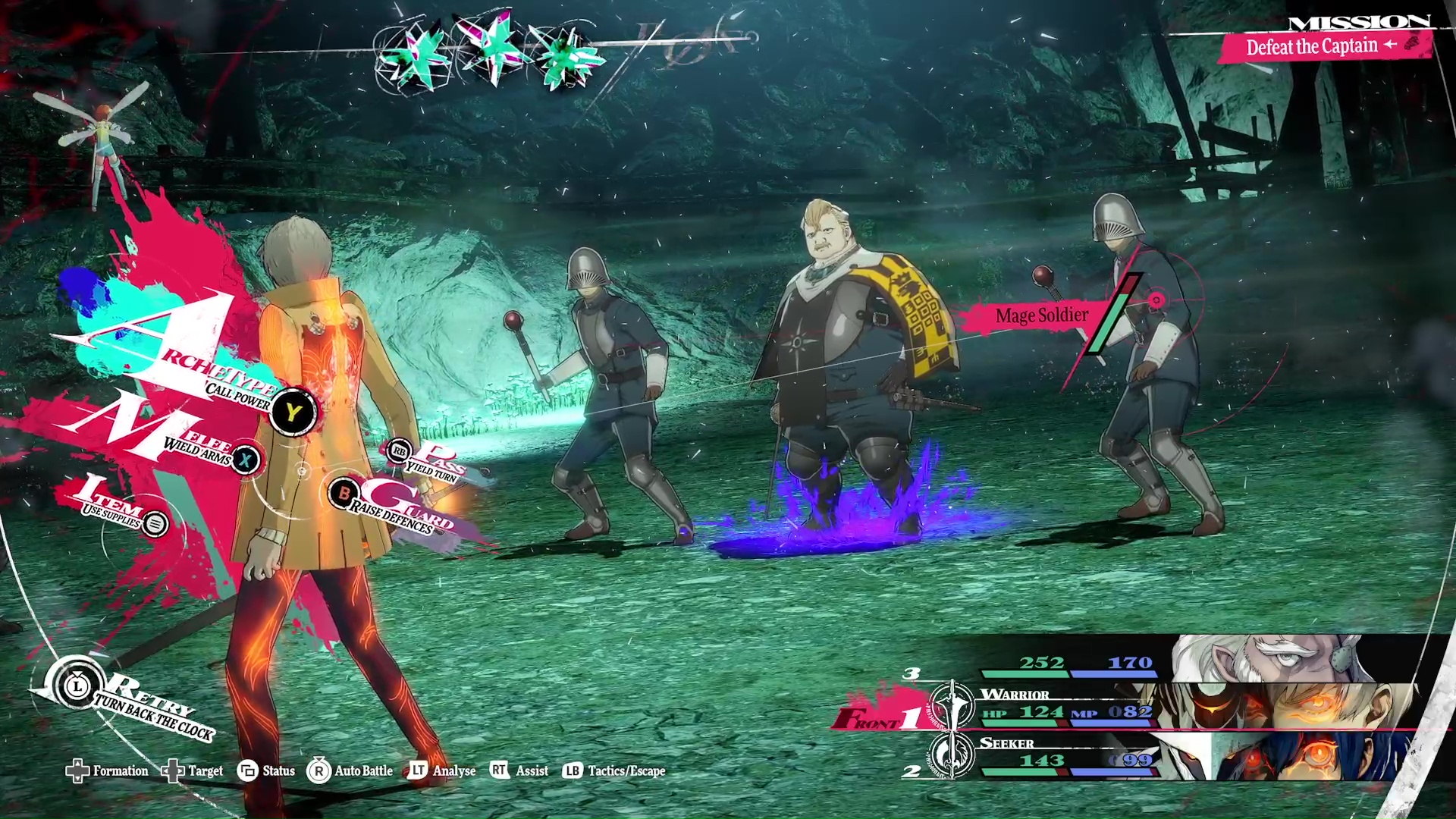The image size is (1456, 819).
Task: Select the Target option in bottom bar
Action: [x=193, y=771]
